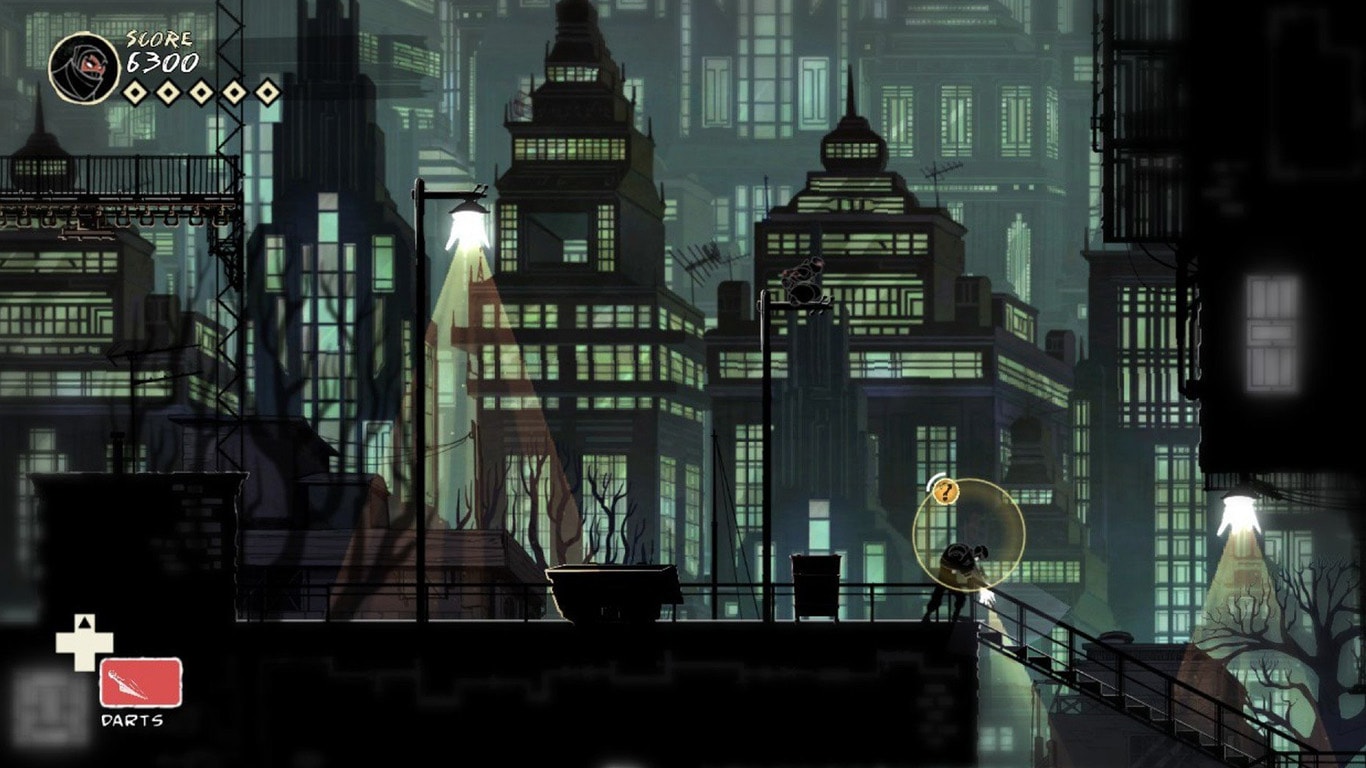Viewport: 1366px width, 768px height.
Task: Click the ninja portrait icon
Action: coord(84,67)
